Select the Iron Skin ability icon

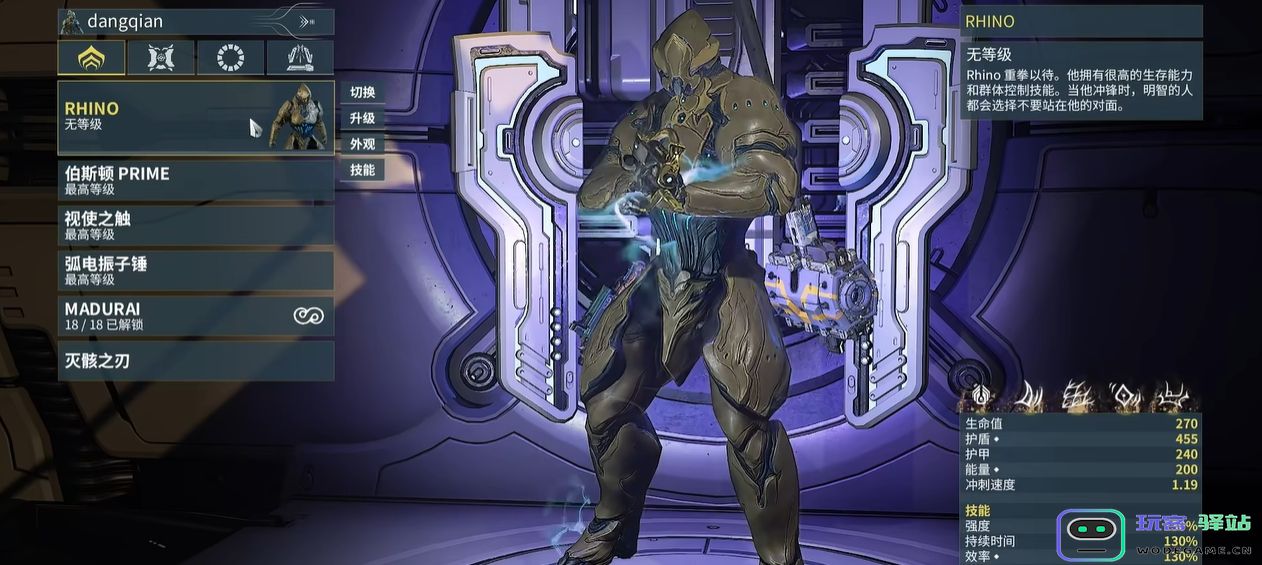click(x=1075, y=397)
